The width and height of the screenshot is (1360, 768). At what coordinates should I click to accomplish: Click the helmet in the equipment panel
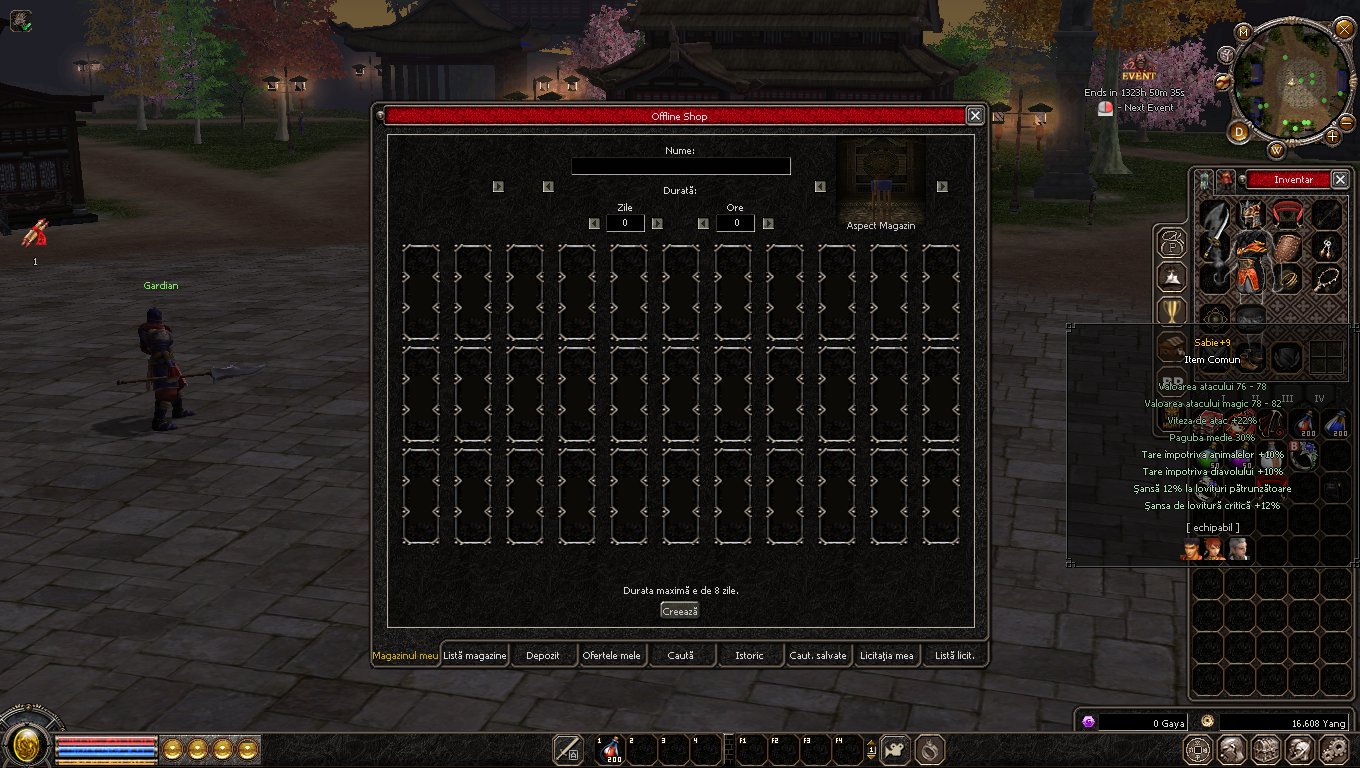1251,213
